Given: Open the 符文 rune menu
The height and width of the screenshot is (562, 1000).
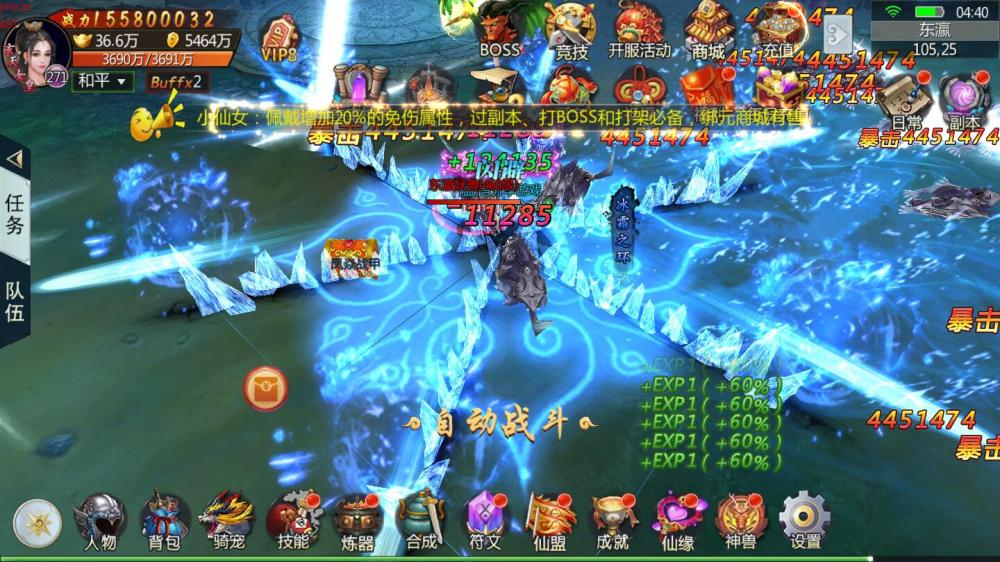Looking at the screenshot, I should [485, 520].
